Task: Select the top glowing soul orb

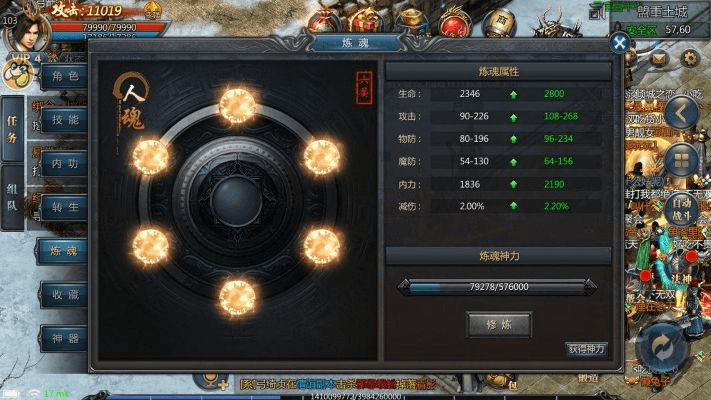Action: [x=237, y=106]
